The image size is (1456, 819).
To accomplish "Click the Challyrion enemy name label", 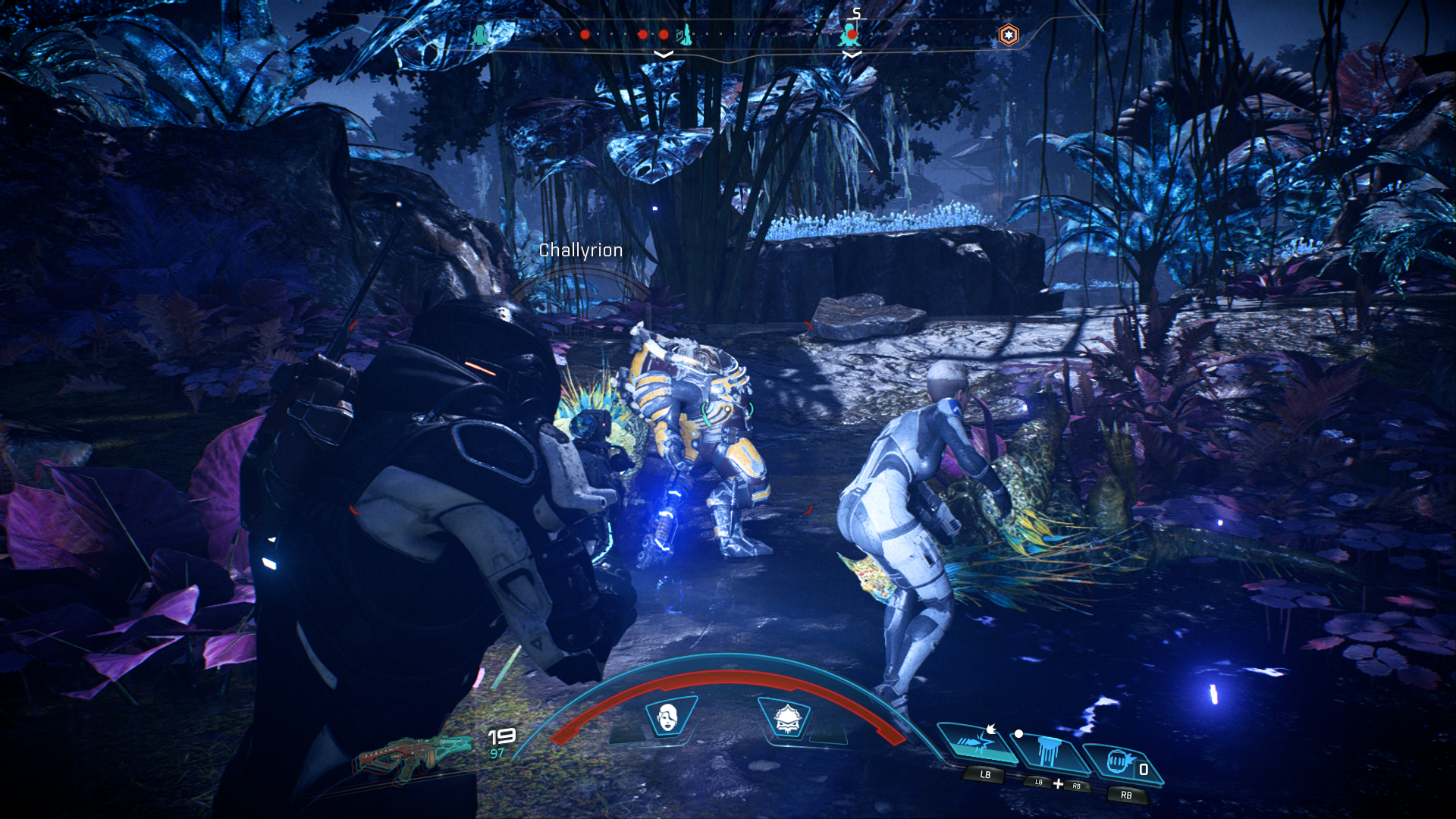I will pyautogui.click(x=580, y=250).
